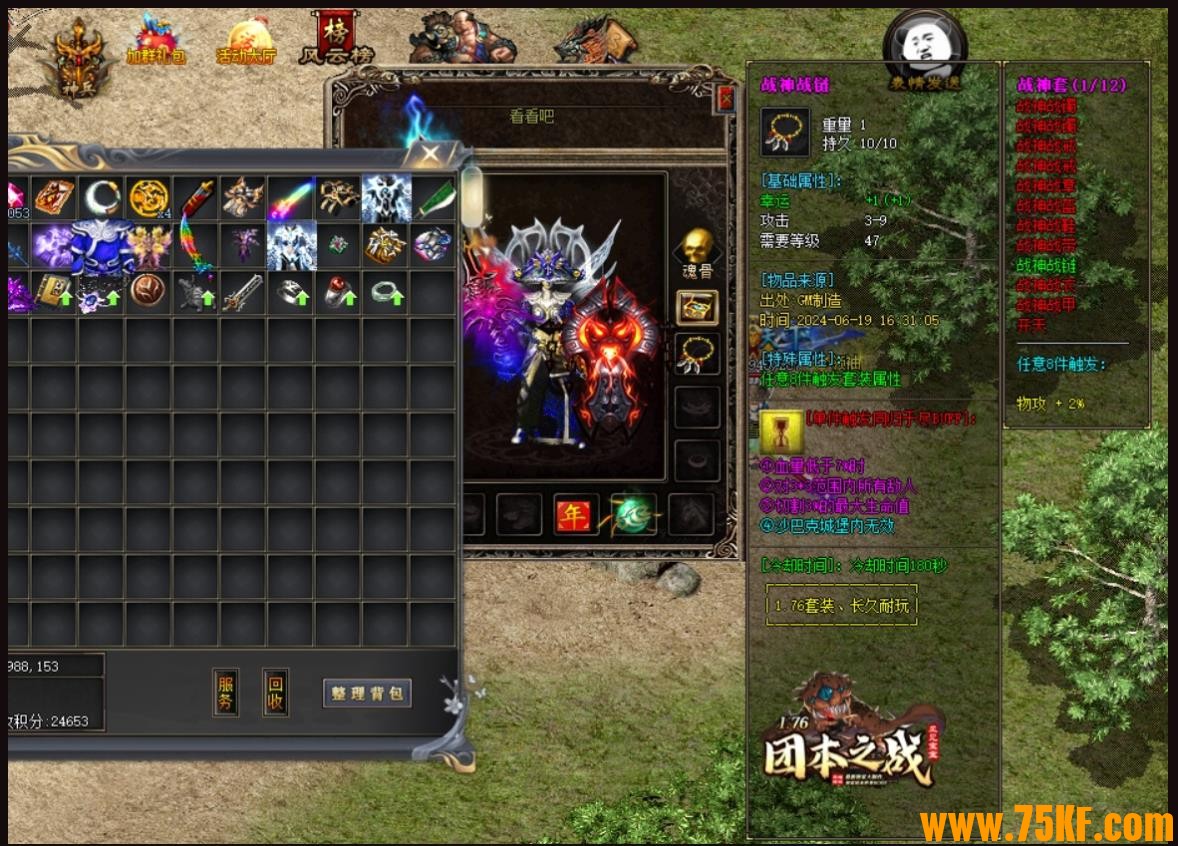Close the character equipment panel
Image resolution: width=1178 pixels, height=846 pixels.
pyautogui.click(x=726, y=98)
